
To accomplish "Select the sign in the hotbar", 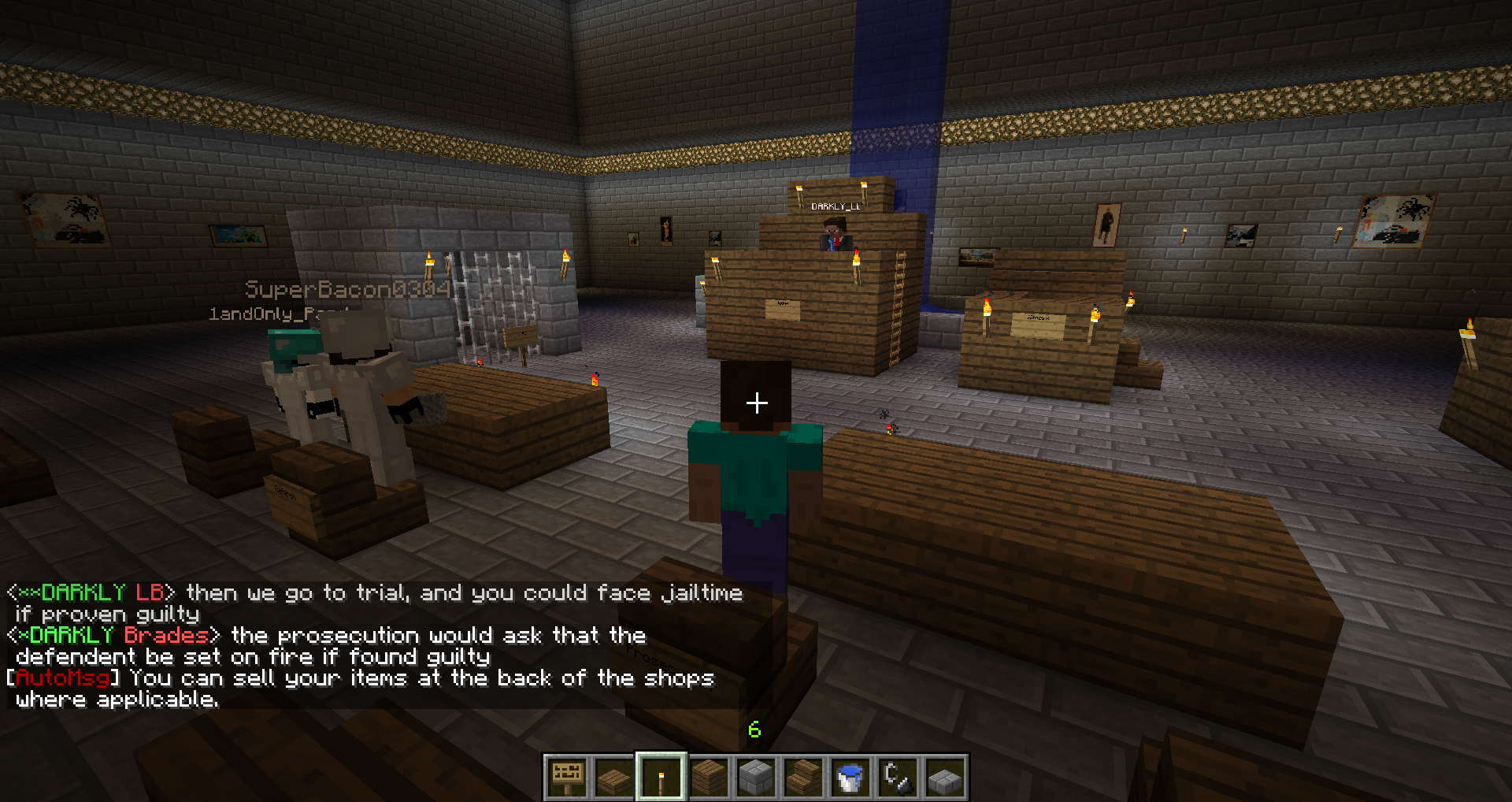I will pos(567,778).
